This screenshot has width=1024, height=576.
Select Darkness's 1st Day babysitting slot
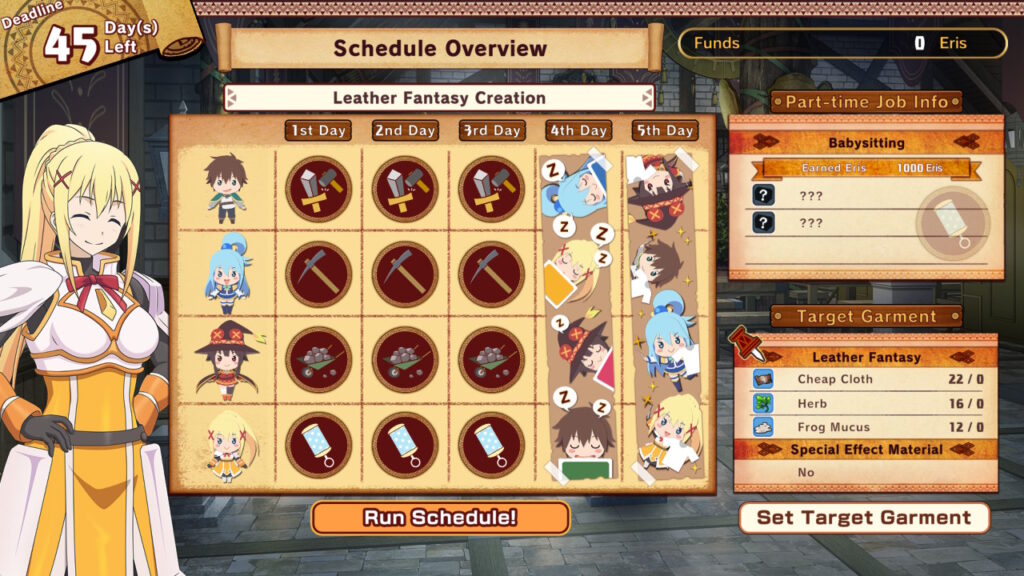pyautogui.click(x=318, y=445)
